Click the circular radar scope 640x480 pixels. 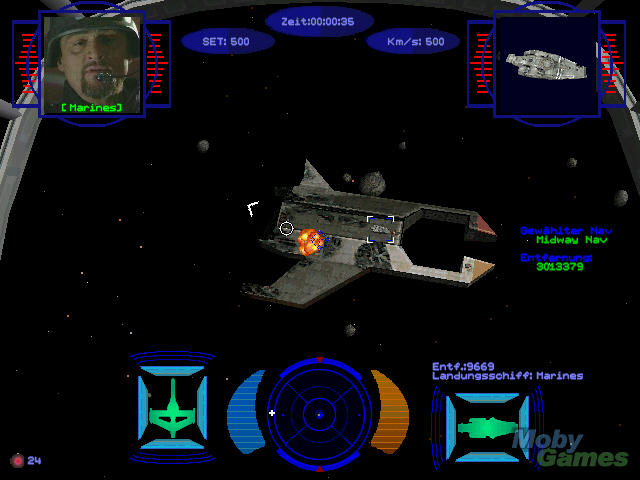[x=319, y=411]
